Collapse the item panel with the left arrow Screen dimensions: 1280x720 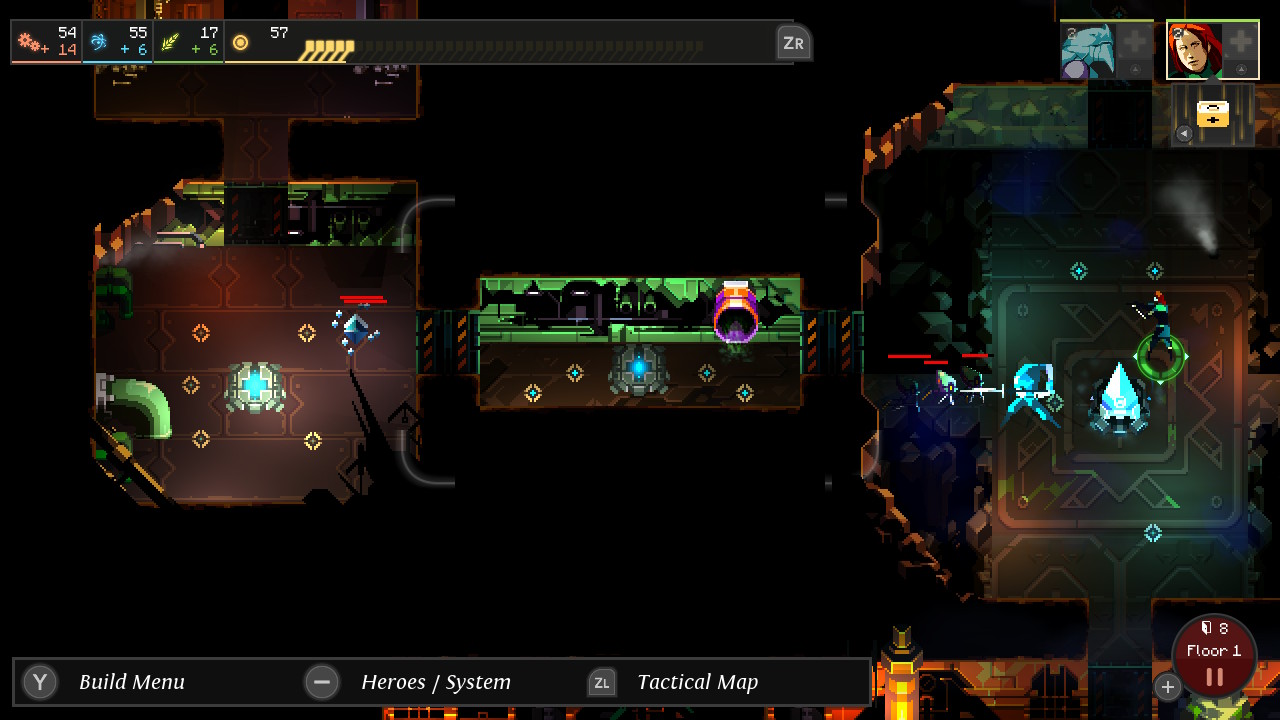pos(1184,133)
